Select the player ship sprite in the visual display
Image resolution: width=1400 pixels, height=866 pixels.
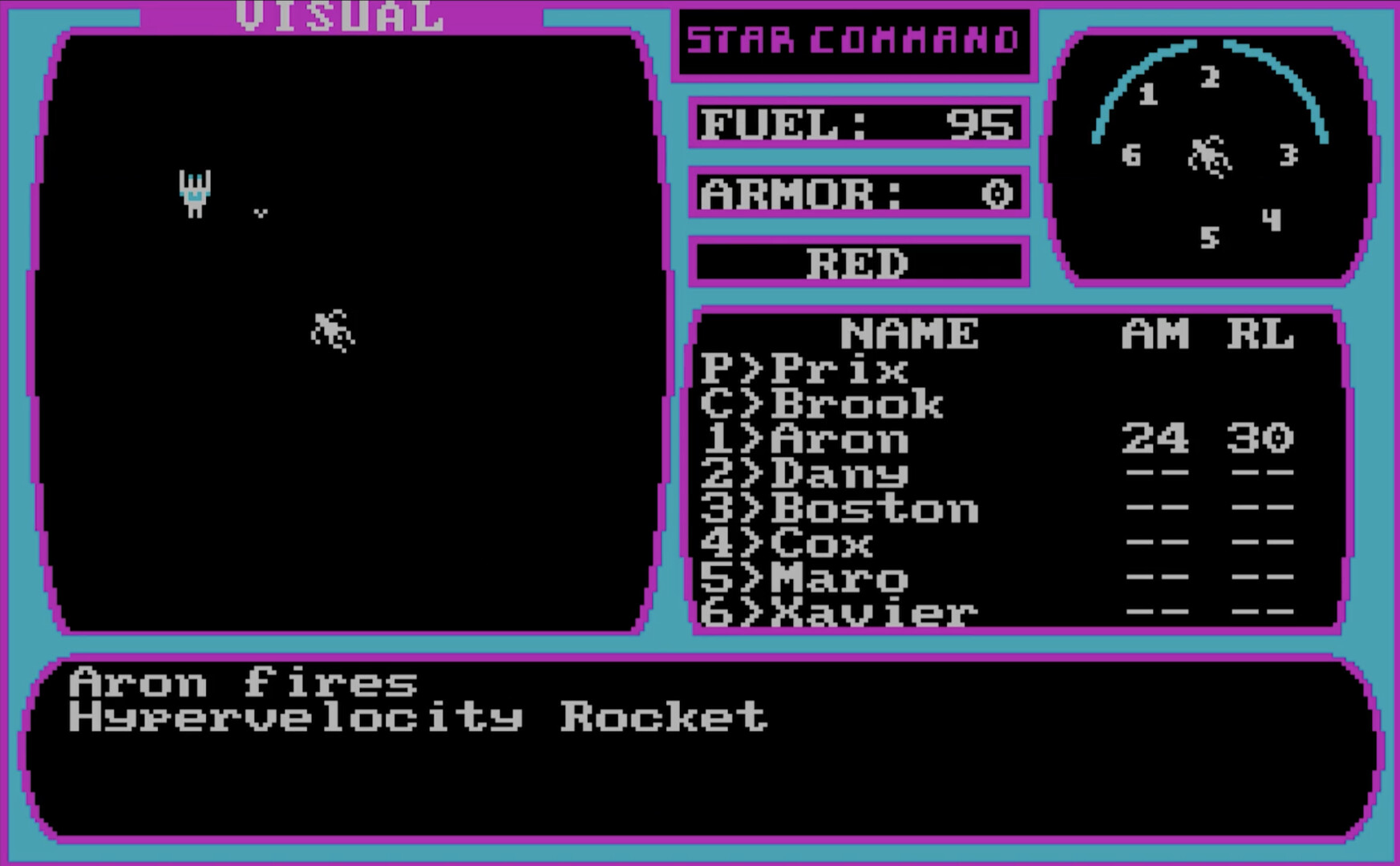tap(195, 191)
